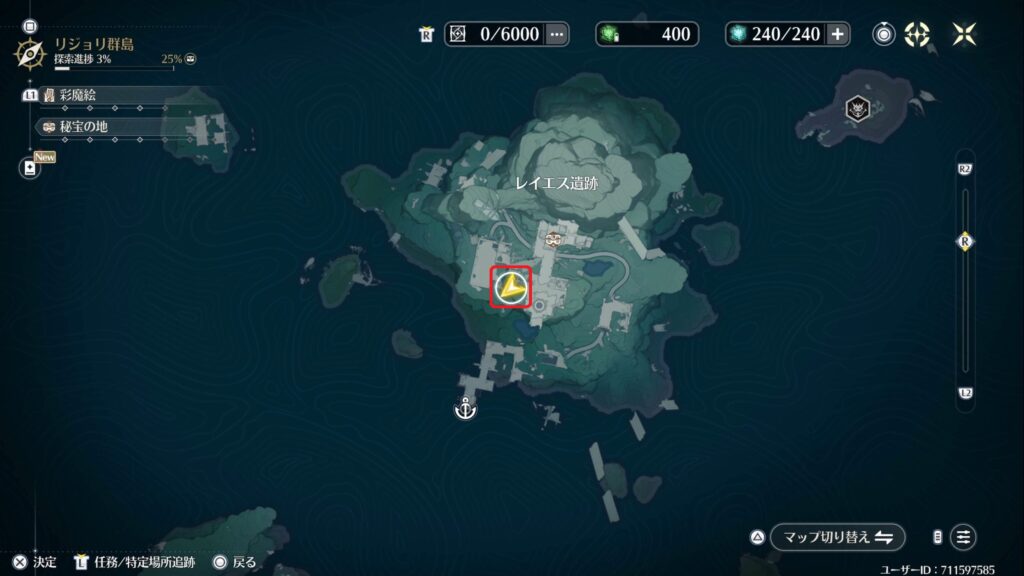Open the gold four-pointed marker icon
The height and width of the screenshot is (576, 1024).
click(917, 34)
